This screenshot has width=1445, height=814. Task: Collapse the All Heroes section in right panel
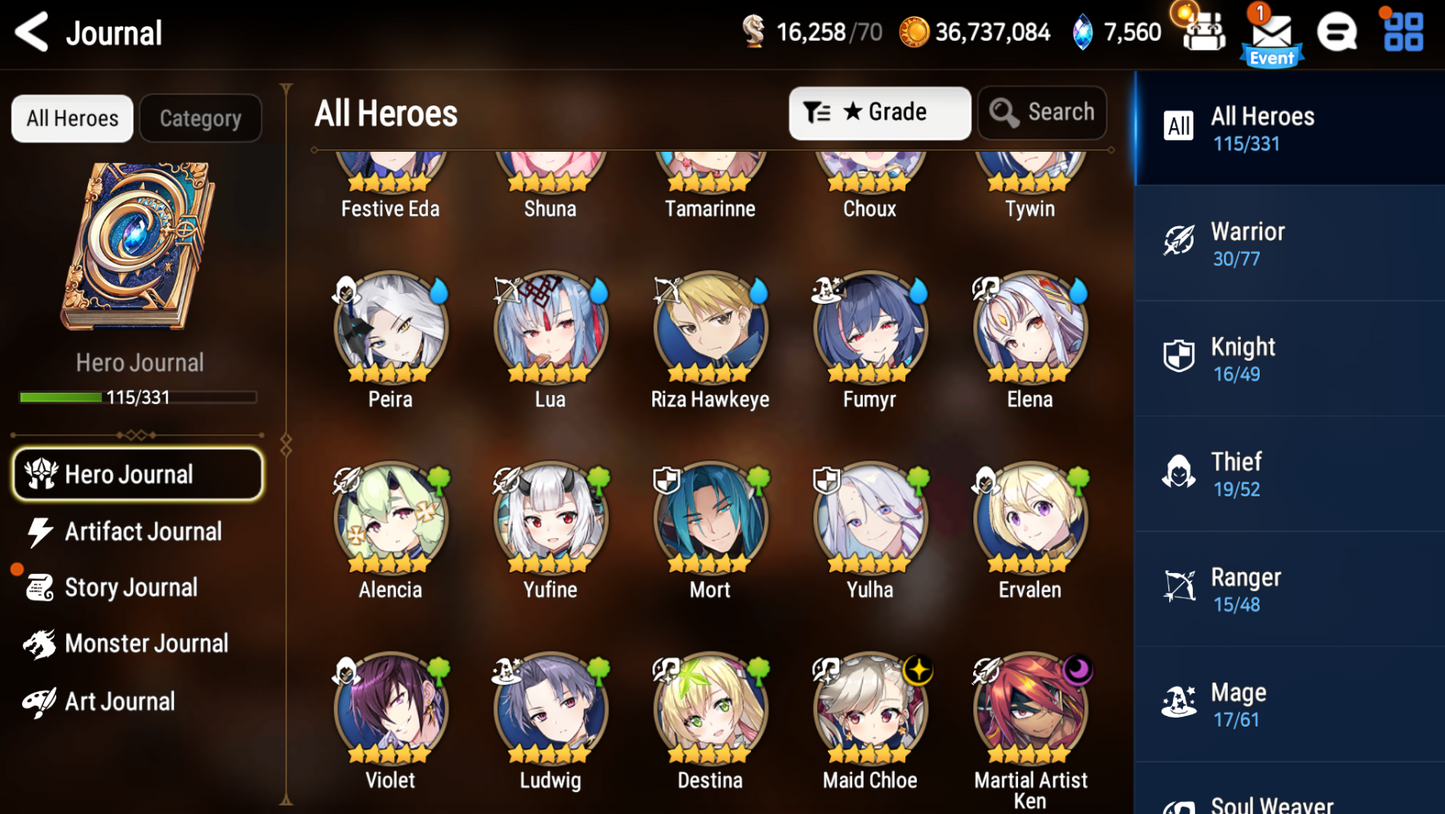[x=1289, y=128]
